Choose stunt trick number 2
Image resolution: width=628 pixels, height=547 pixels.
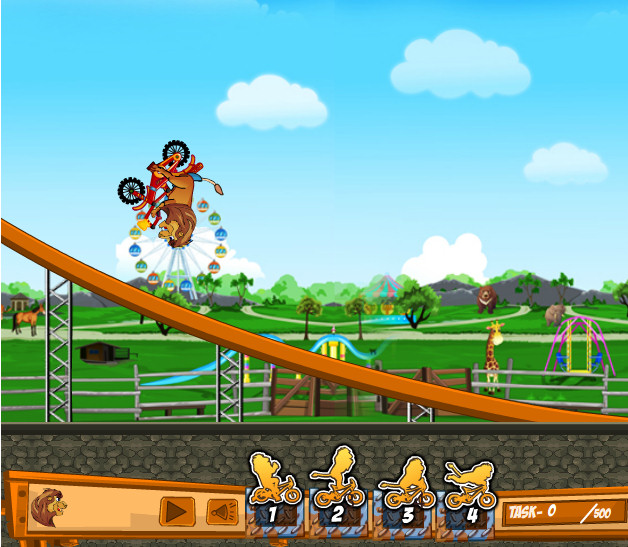coord(336,493)
